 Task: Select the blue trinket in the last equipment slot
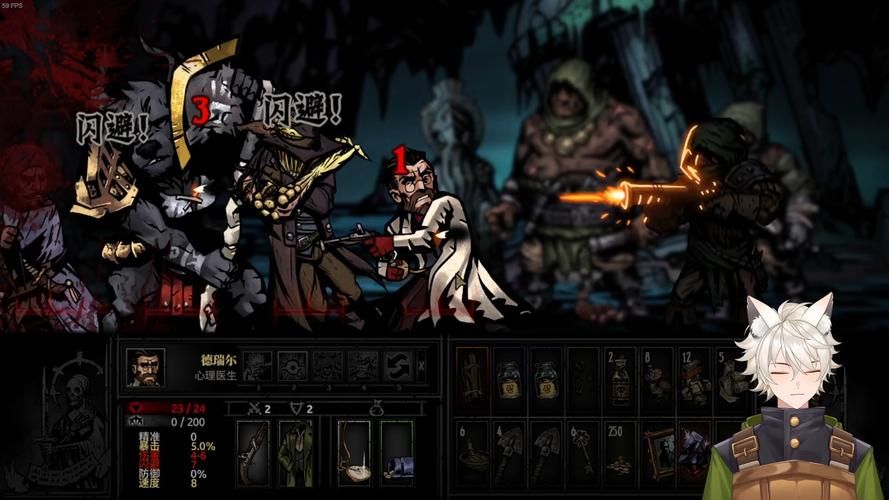(396, 452)
